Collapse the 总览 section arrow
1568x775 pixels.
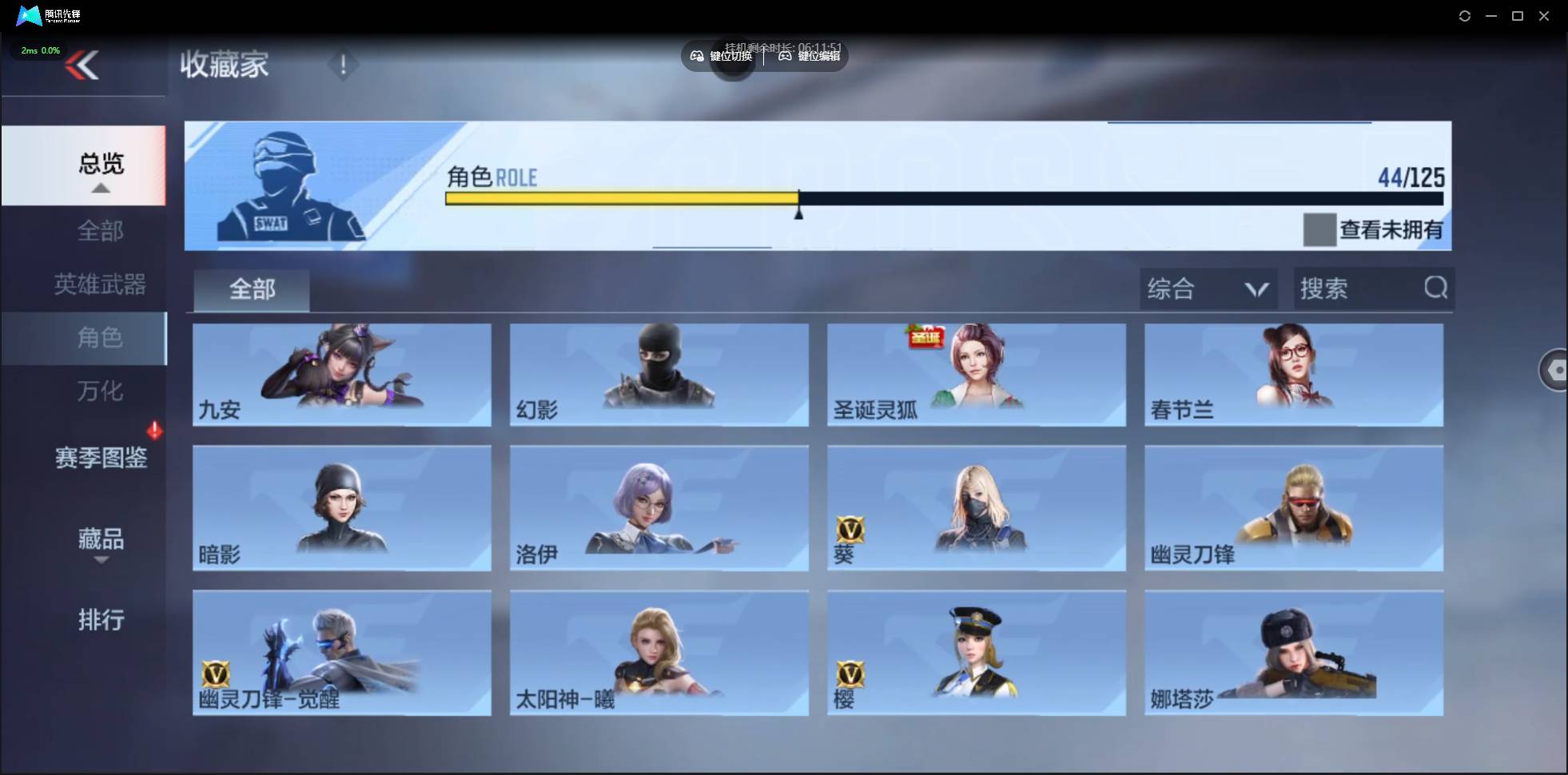(x=100, y=188)
